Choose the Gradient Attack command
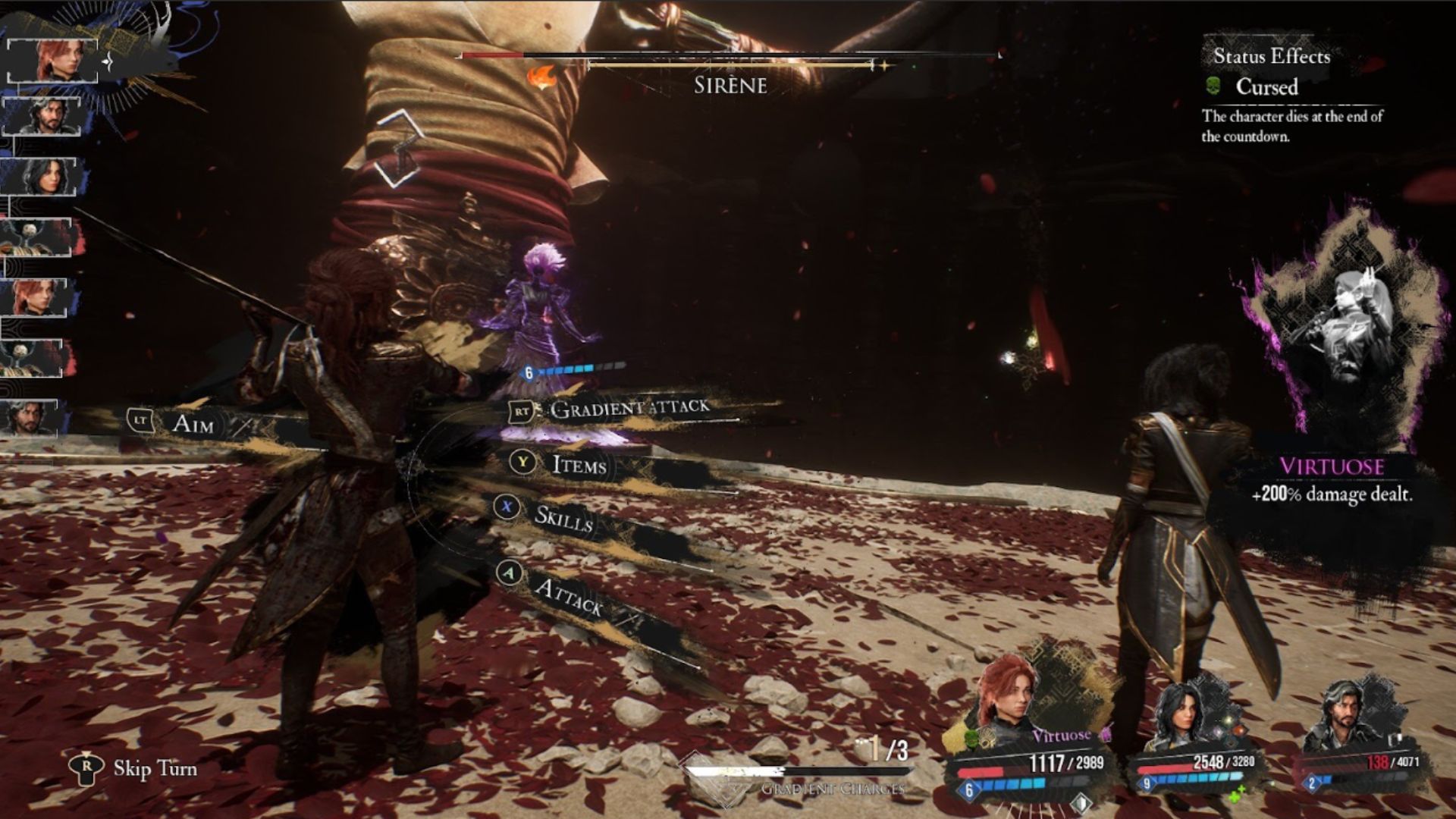This screenshot has width=1456, height=819. pos(628,409)
